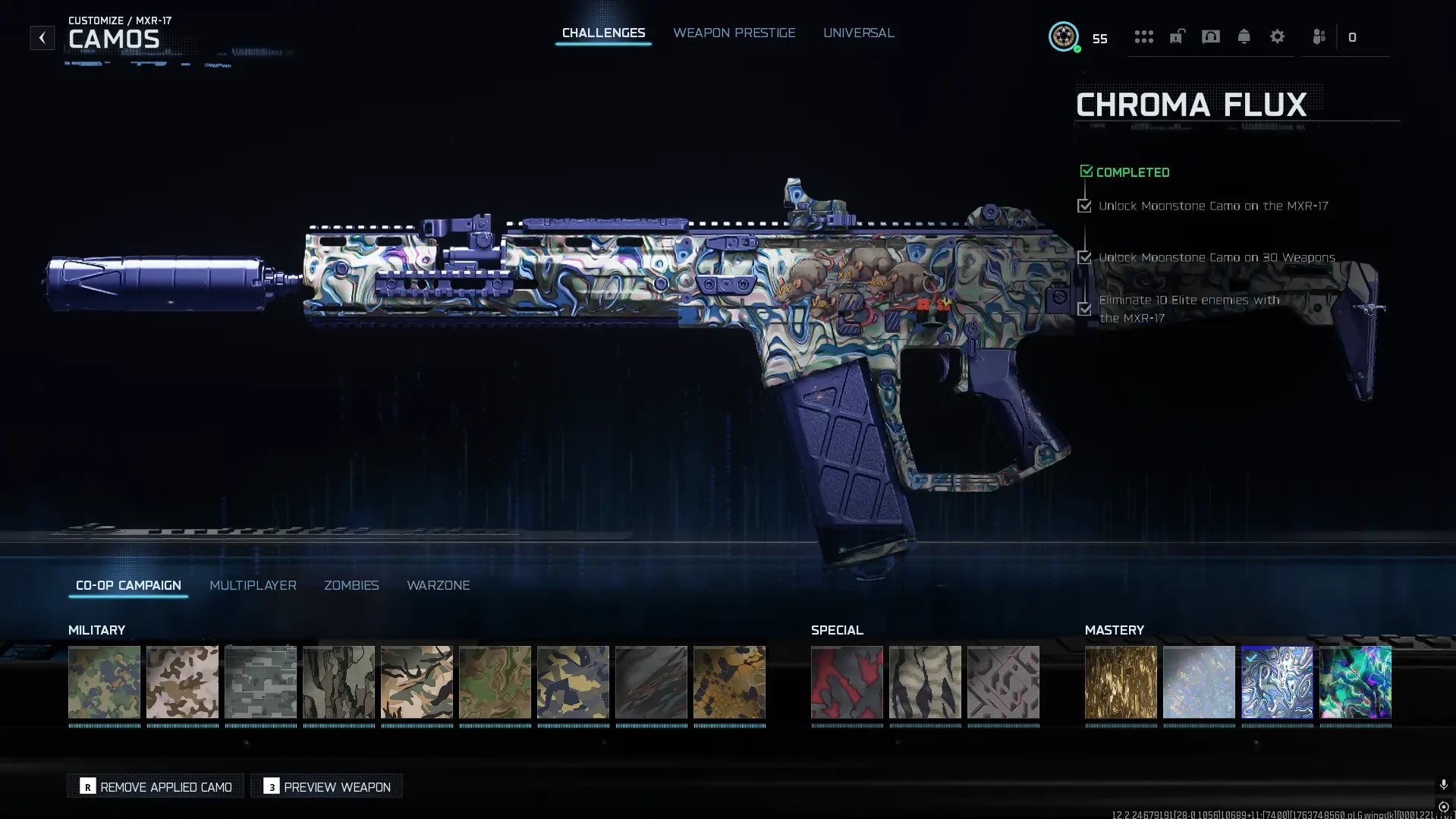This screenshot has width=1456, height=819.
Task: Open the Universal camos tab
Action: point(858,33)
